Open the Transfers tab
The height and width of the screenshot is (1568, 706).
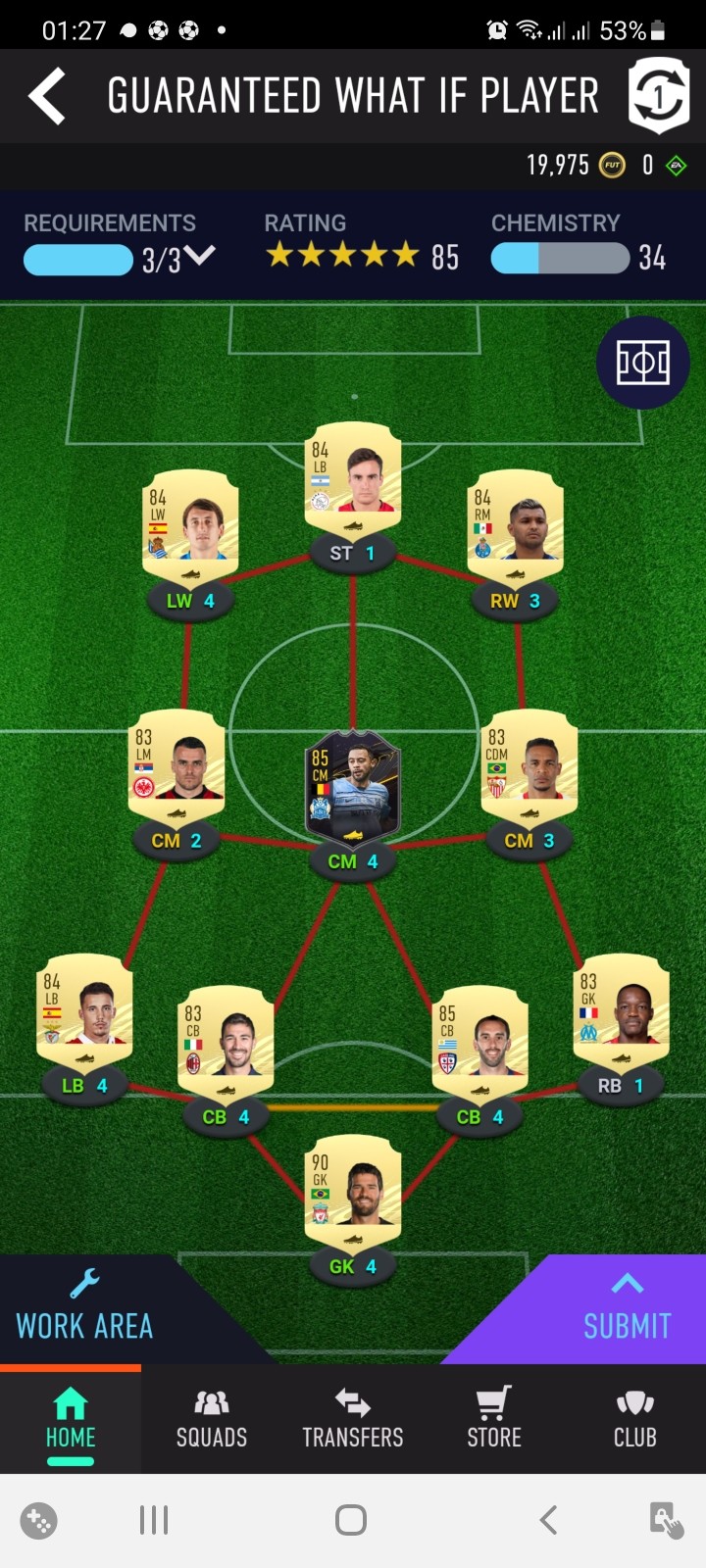pyautogui.click(x=353, y=1419)
